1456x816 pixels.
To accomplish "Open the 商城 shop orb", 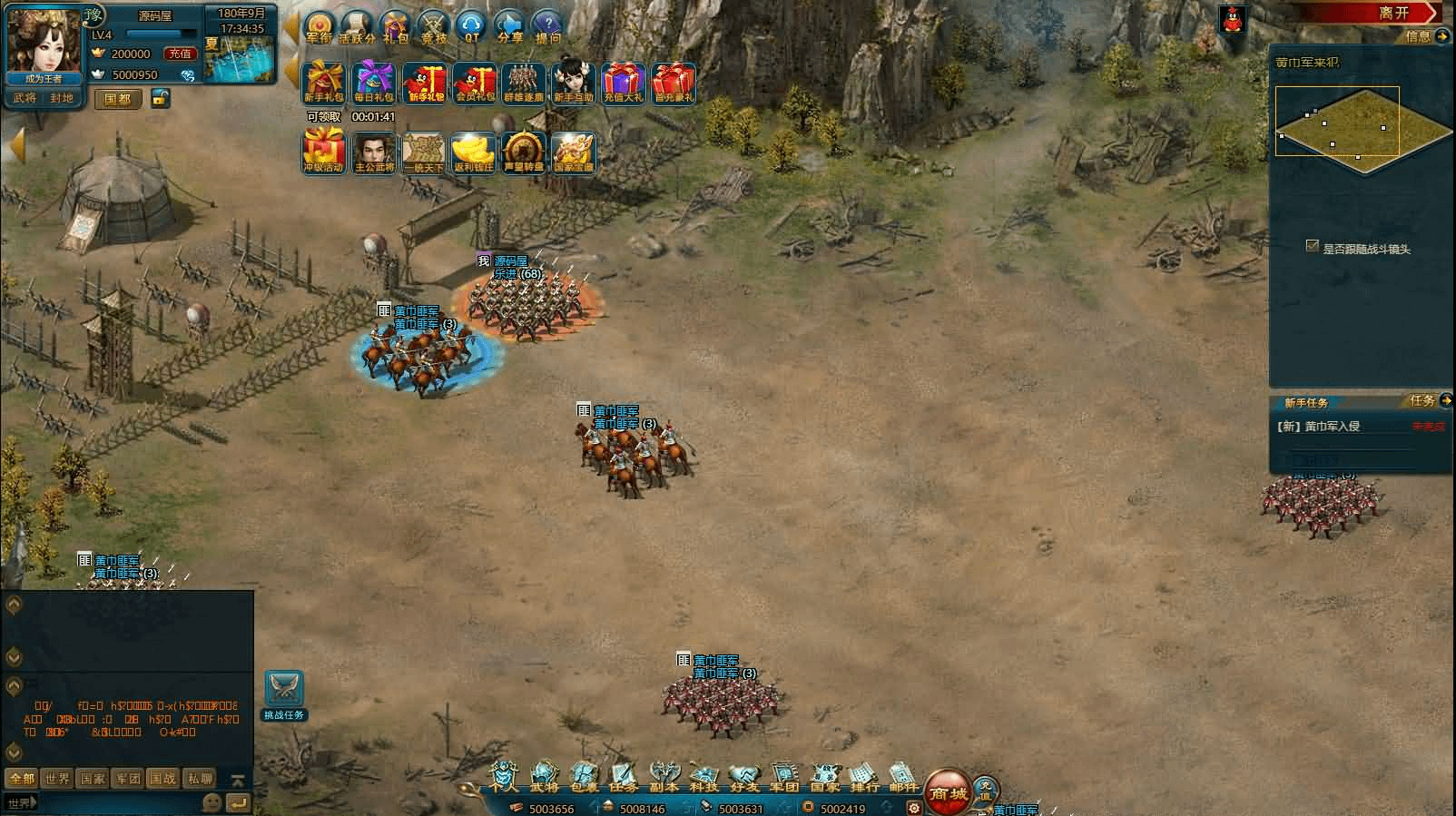I will tap(949, 791).
